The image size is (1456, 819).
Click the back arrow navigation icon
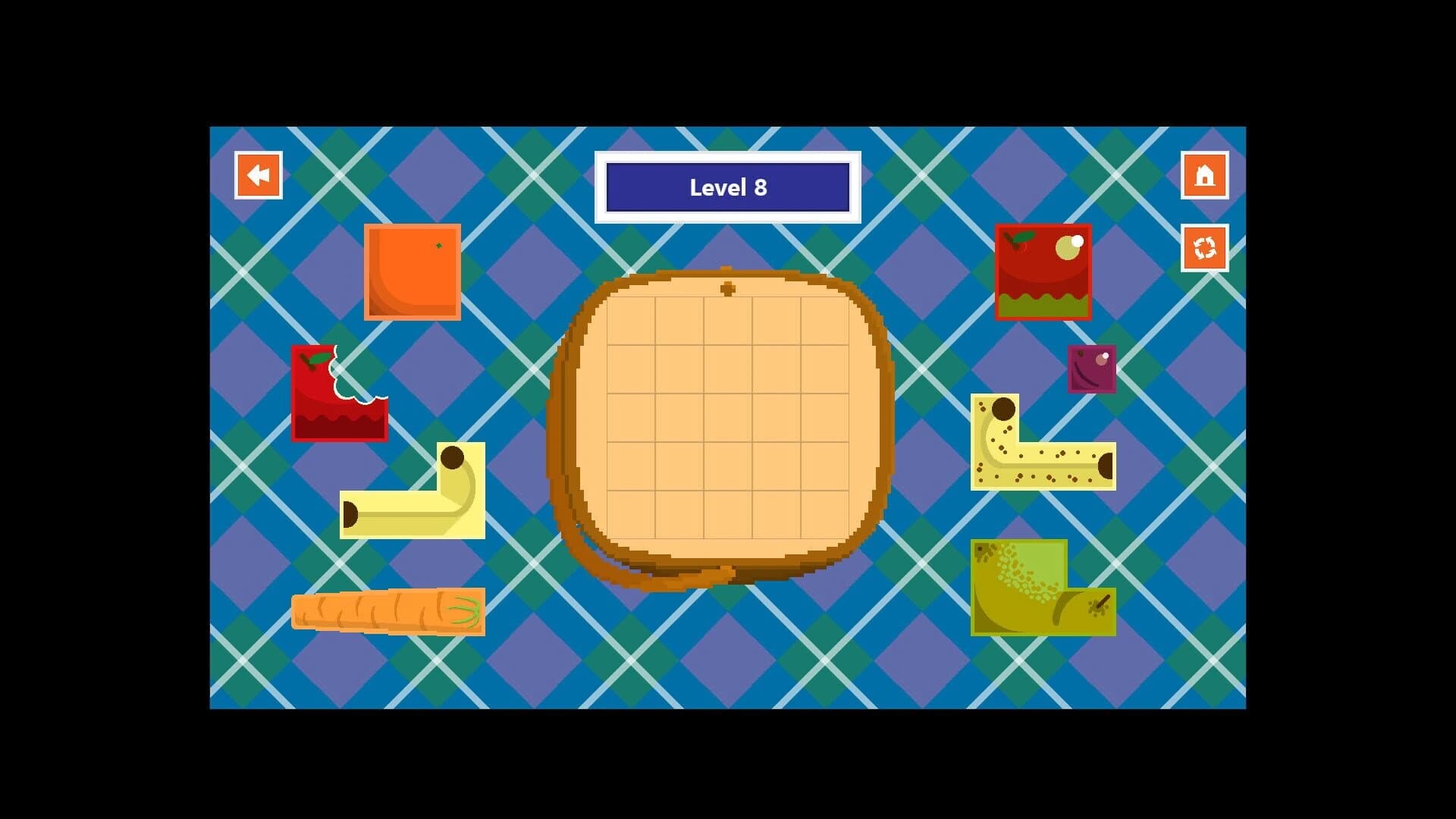point(258,175)
